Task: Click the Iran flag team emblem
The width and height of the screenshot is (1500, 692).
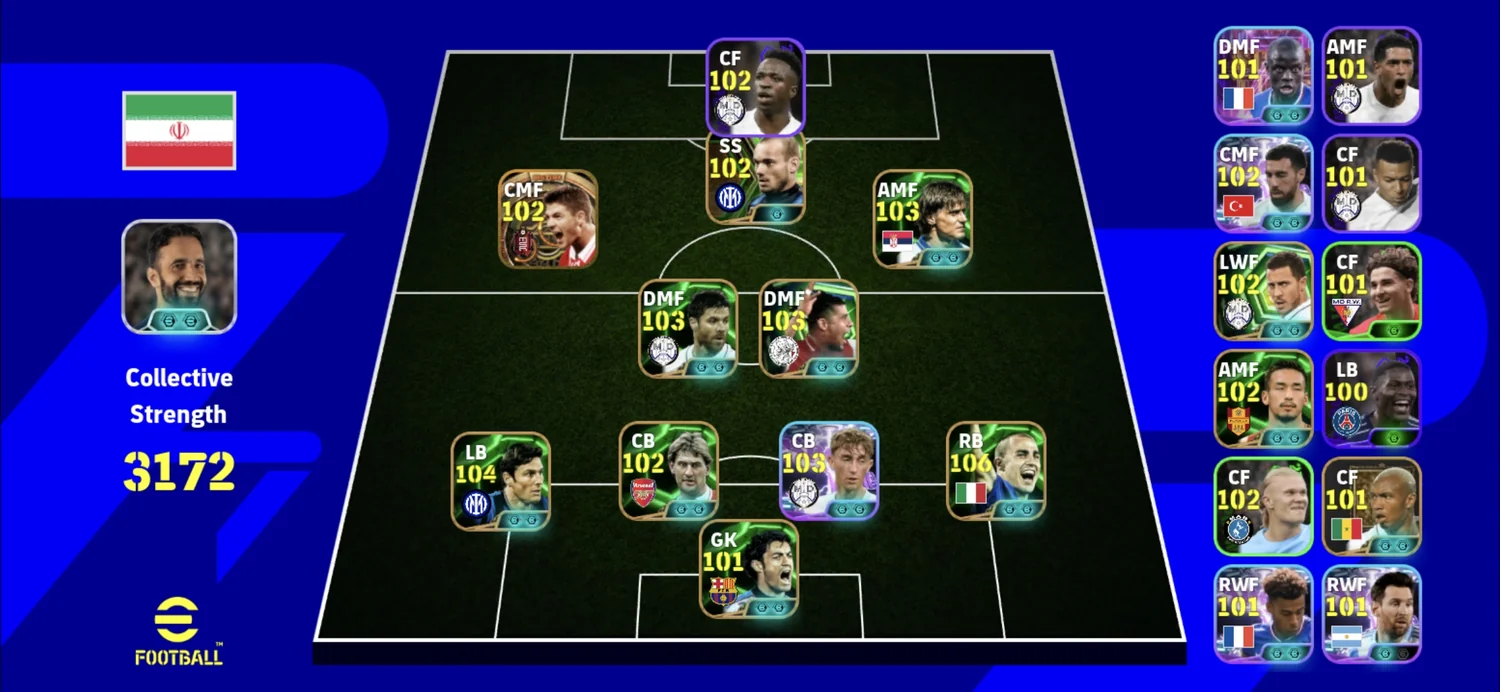Action: coord(179,131)
